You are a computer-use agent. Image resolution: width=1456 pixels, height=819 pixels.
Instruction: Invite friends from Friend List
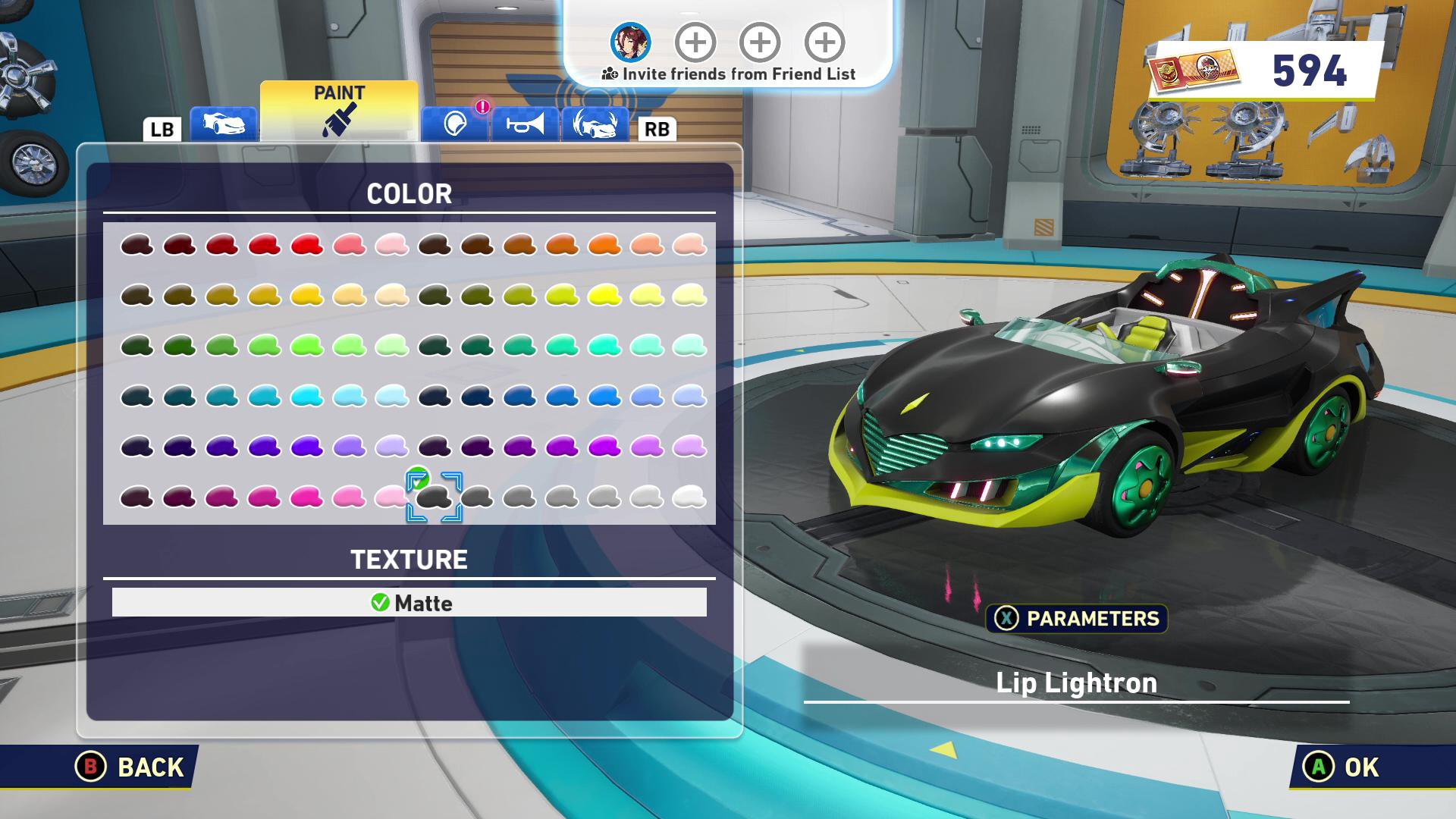click(729, 74)
